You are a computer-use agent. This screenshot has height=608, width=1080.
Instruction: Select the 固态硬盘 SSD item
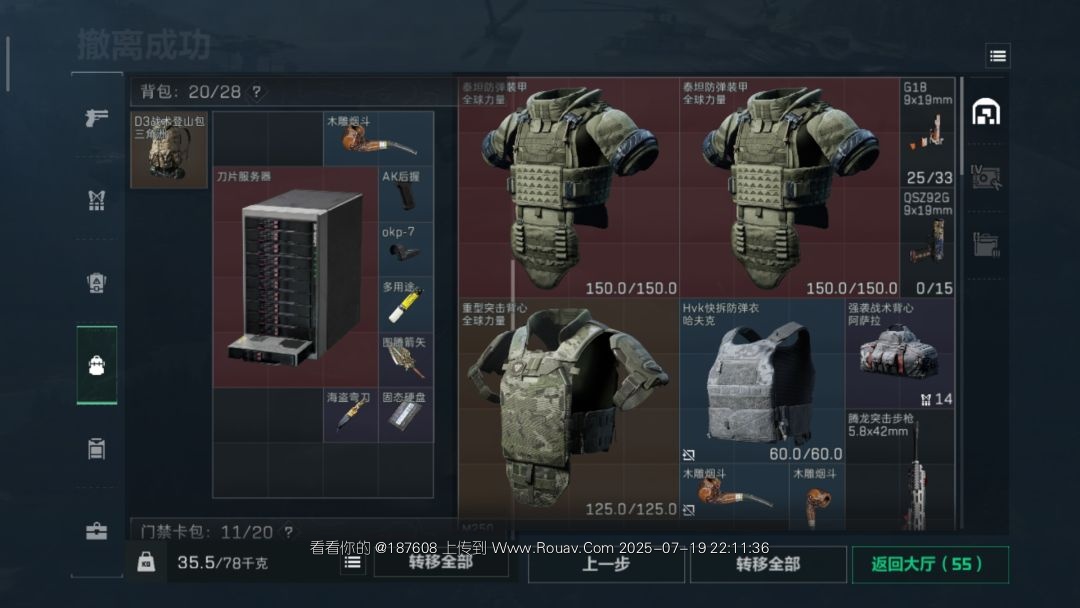pyautogui.click(x=406, y=415)
